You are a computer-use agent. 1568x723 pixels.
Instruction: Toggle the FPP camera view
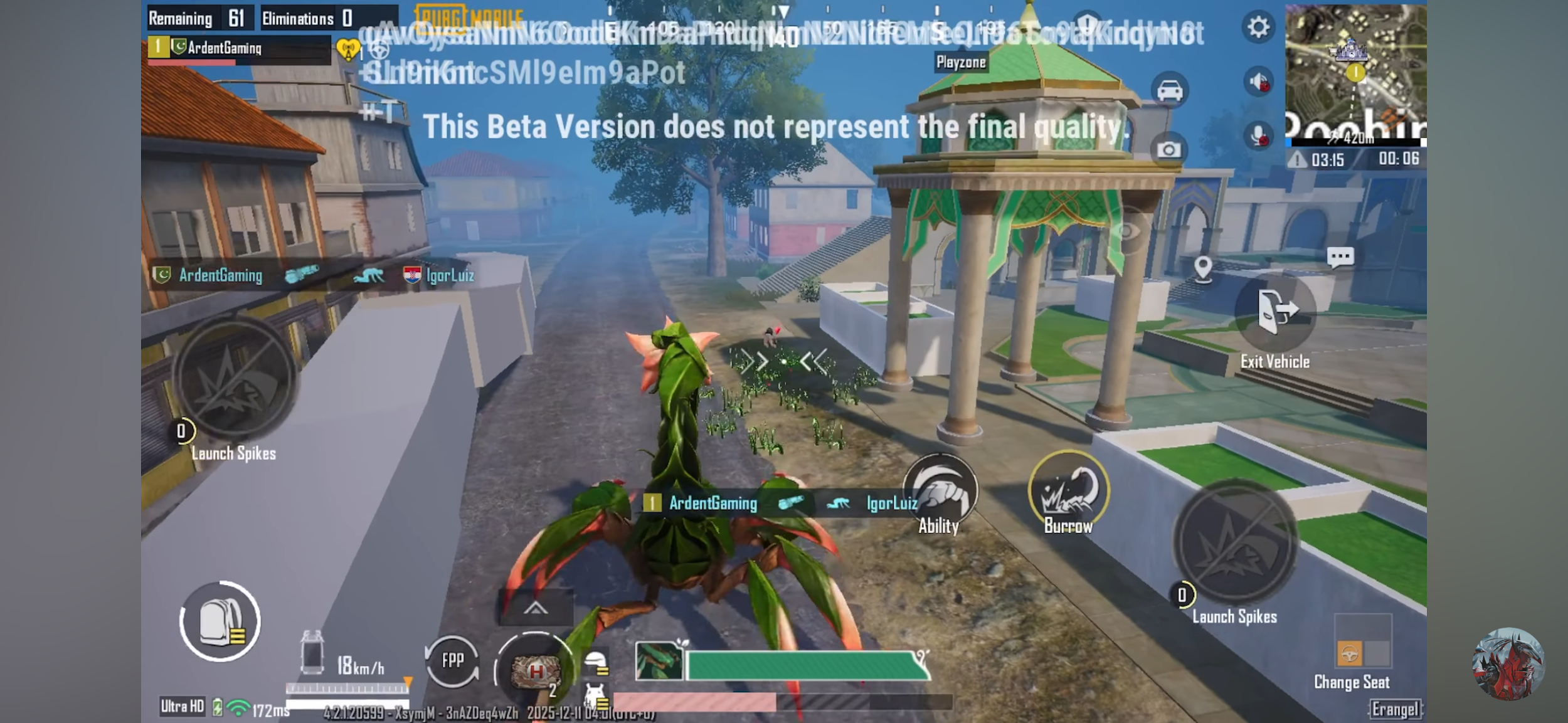[x=452, y=660]
